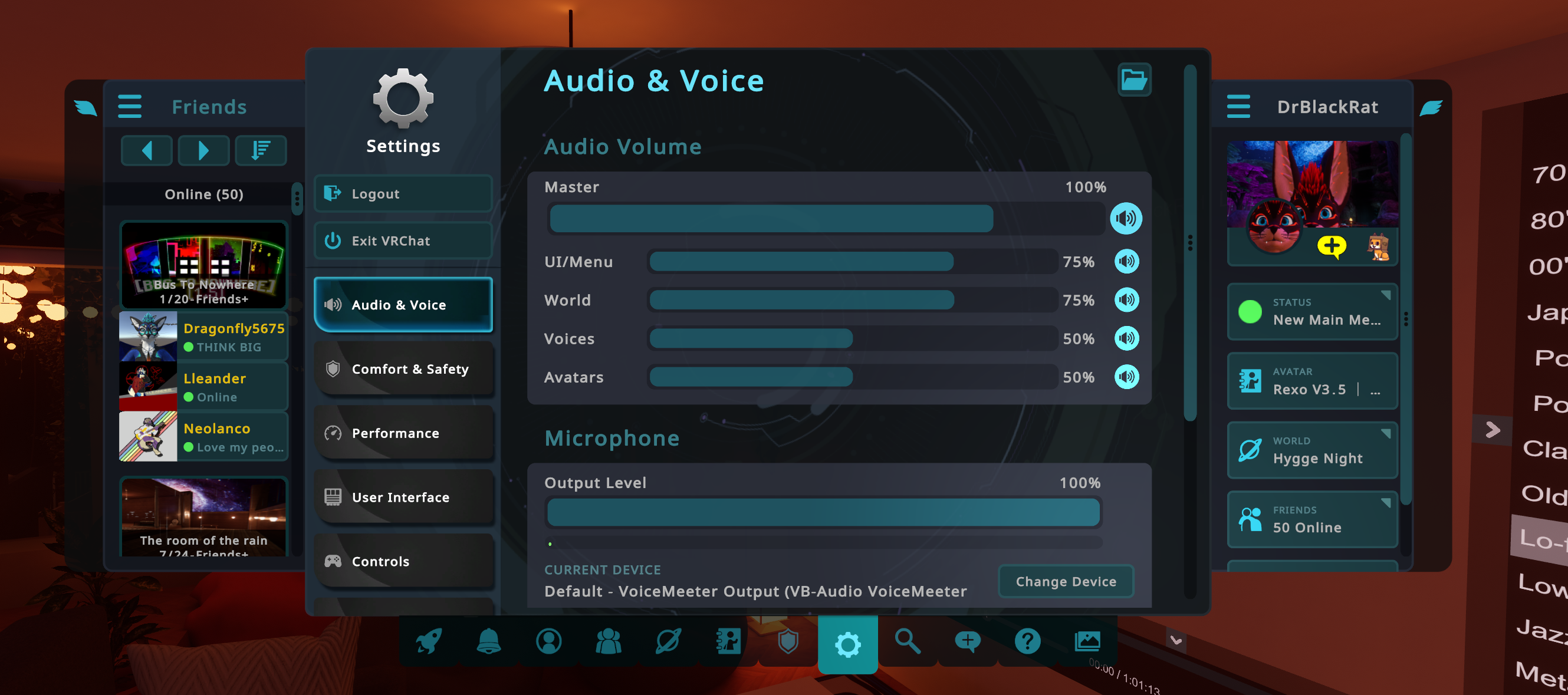This screenshot has width=1568, height=695.
Task: Select friend Neolanco from the list
Action: [203, 436]
